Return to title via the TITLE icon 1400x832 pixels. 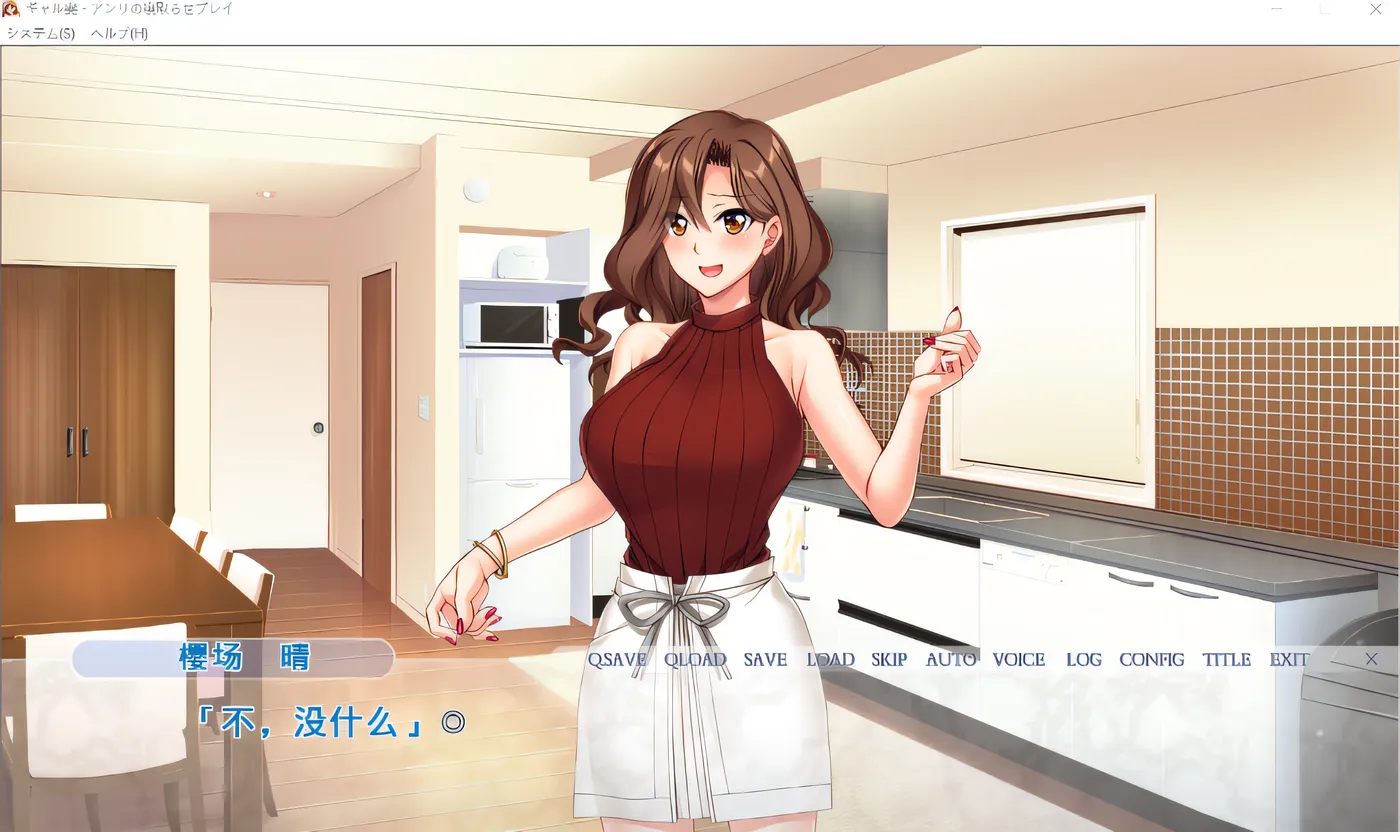(1226, 659)
